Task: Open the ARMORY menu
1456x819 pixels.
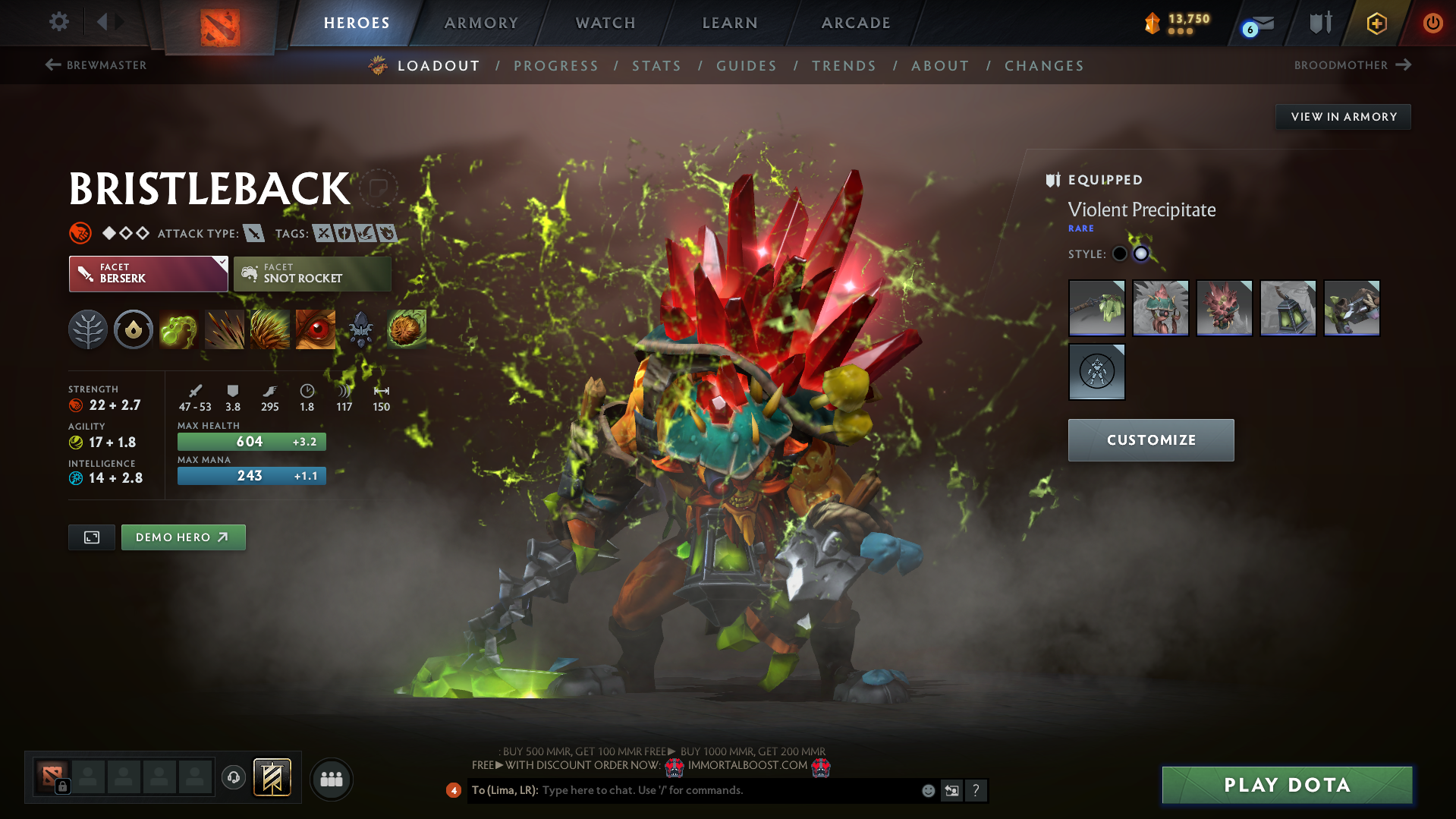Action: point(481,22)
